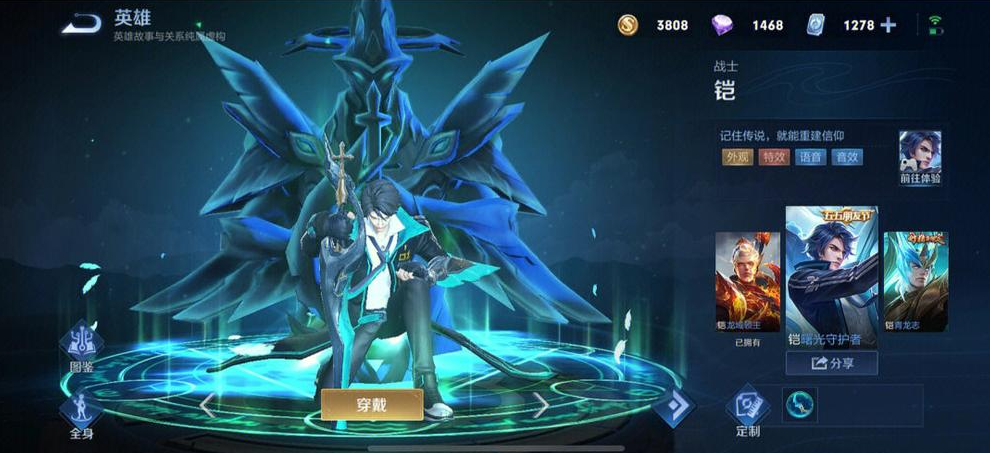Screen dimensions: 990x453
Task: Select the round teal swirl effect icon
Action: point(799,404)
